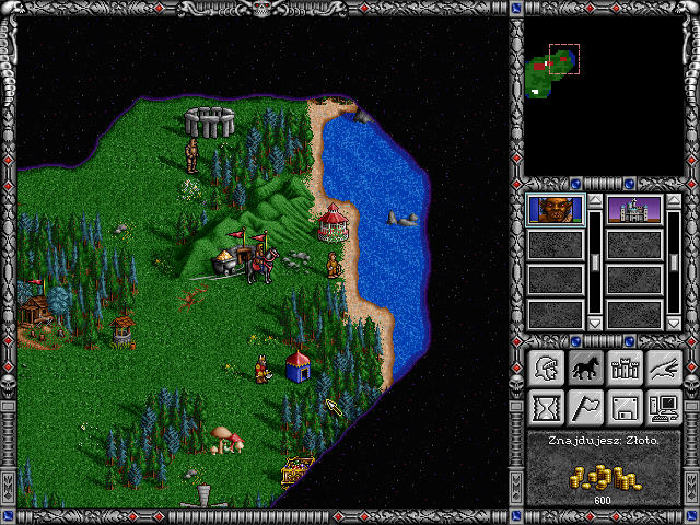Click the town list scroll-up arrow
Image resolution: width=700 pixels, height=525 pixels.
(674, 201)
